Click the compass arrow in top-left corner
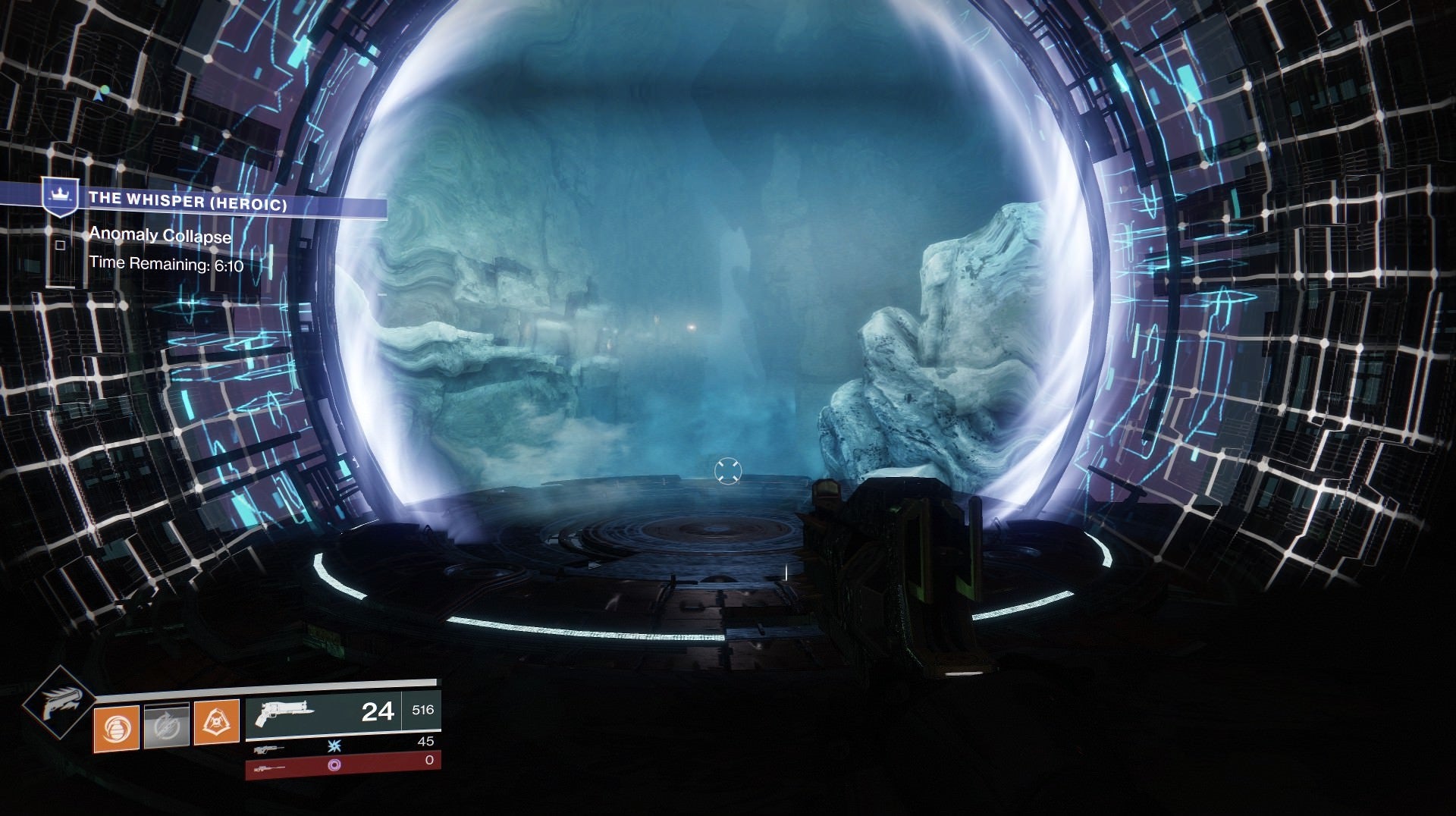 (x=99, y=96)
